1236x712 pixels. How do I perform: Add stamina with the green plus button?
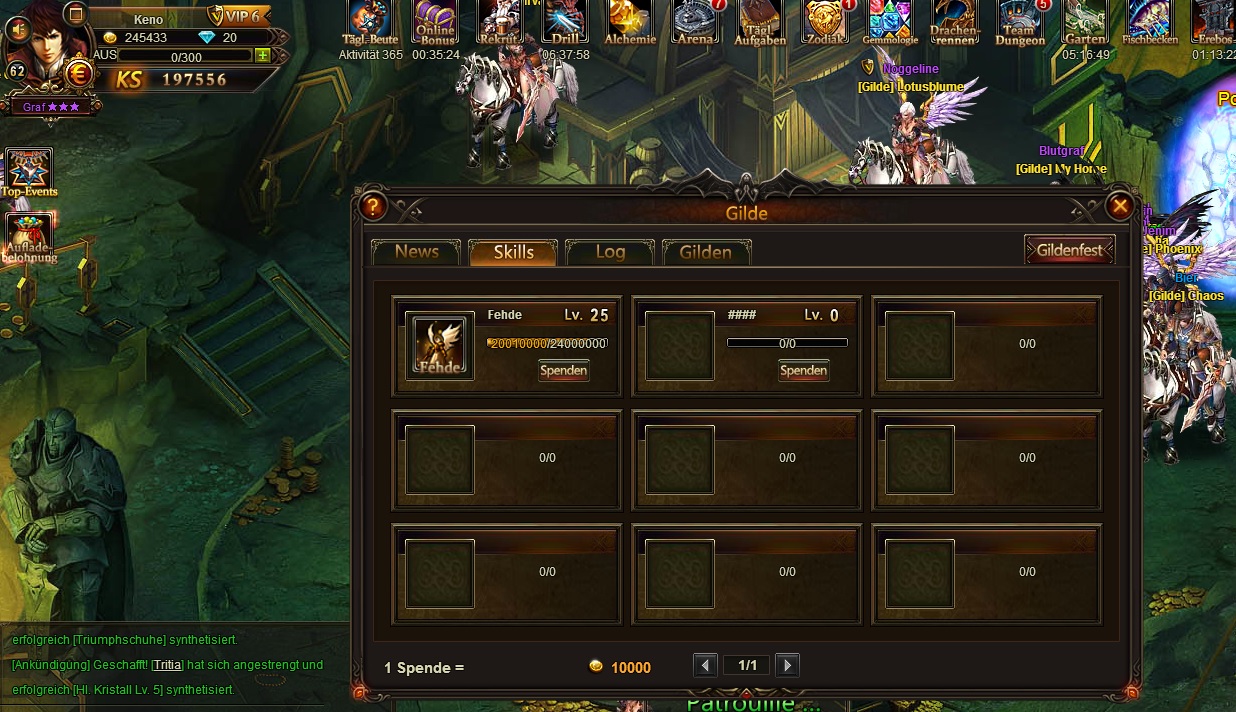click(262, 56)
